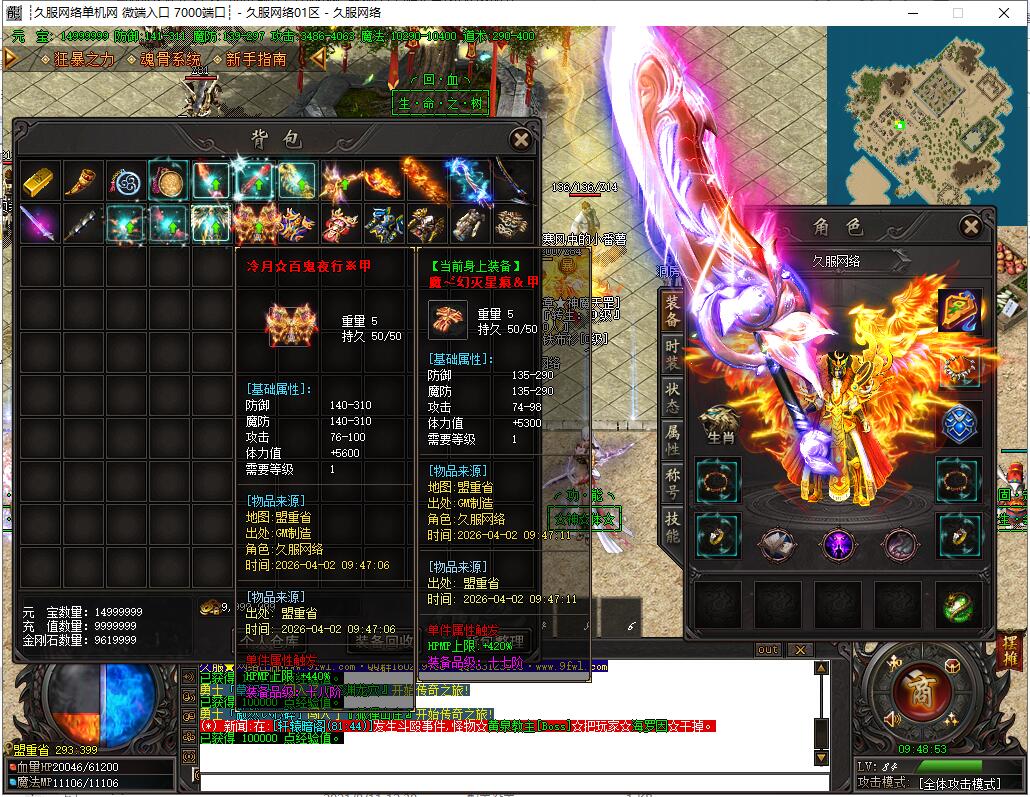The width and height of the screenshot is (1030, 797).
Task: Select the gold bar in the backpack
Action: pos(38,181)
